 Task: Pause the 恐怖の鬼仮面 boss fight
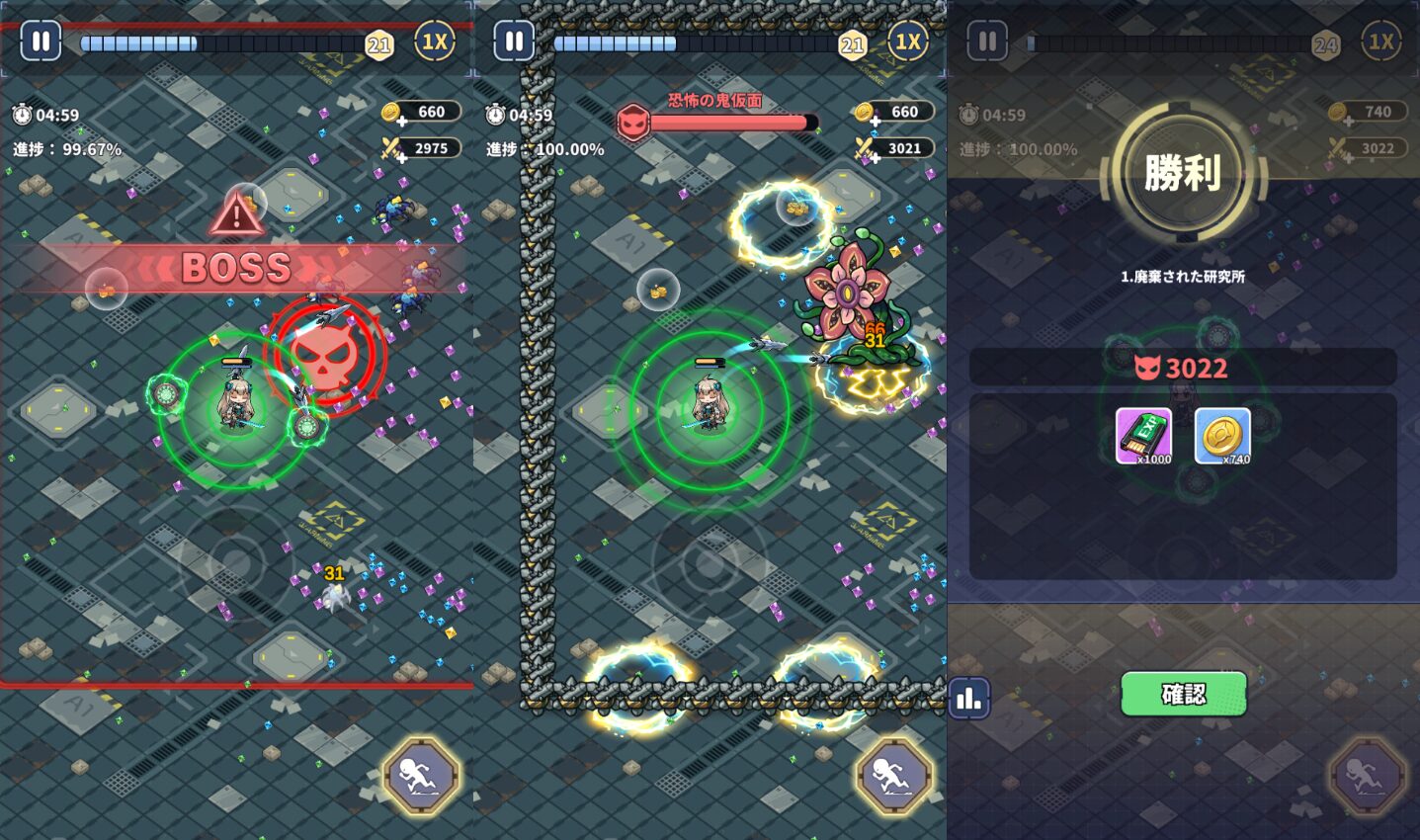click(x=514, y=42)
